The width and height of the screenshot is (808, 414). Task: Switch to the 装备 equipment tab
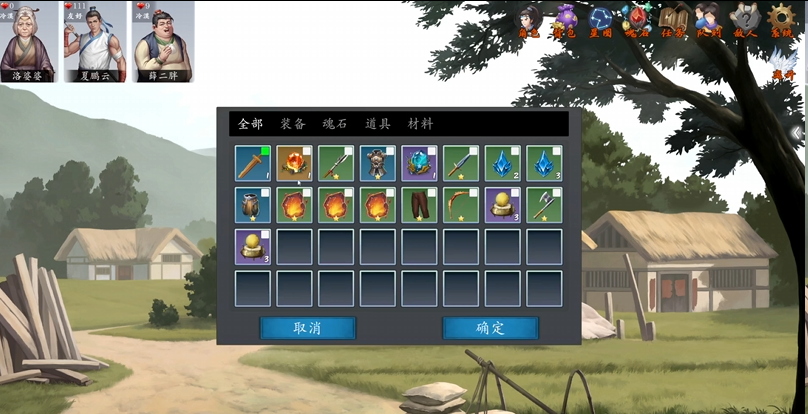tap(293, 124)
